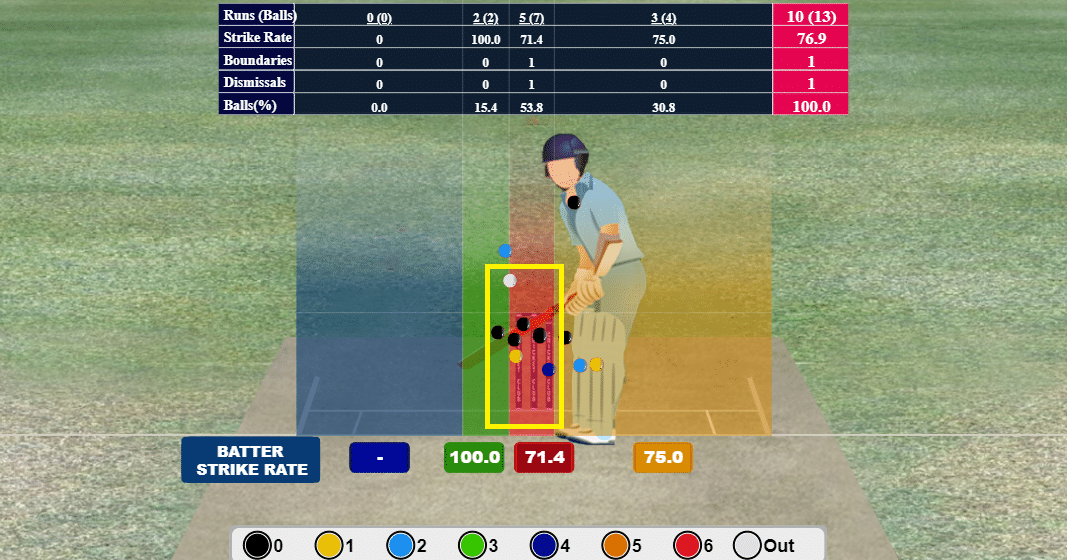Viewport: 1067px width, 560px height.
Task: Click the Batter Strike Rate label button
Action: tap(250, 460)
